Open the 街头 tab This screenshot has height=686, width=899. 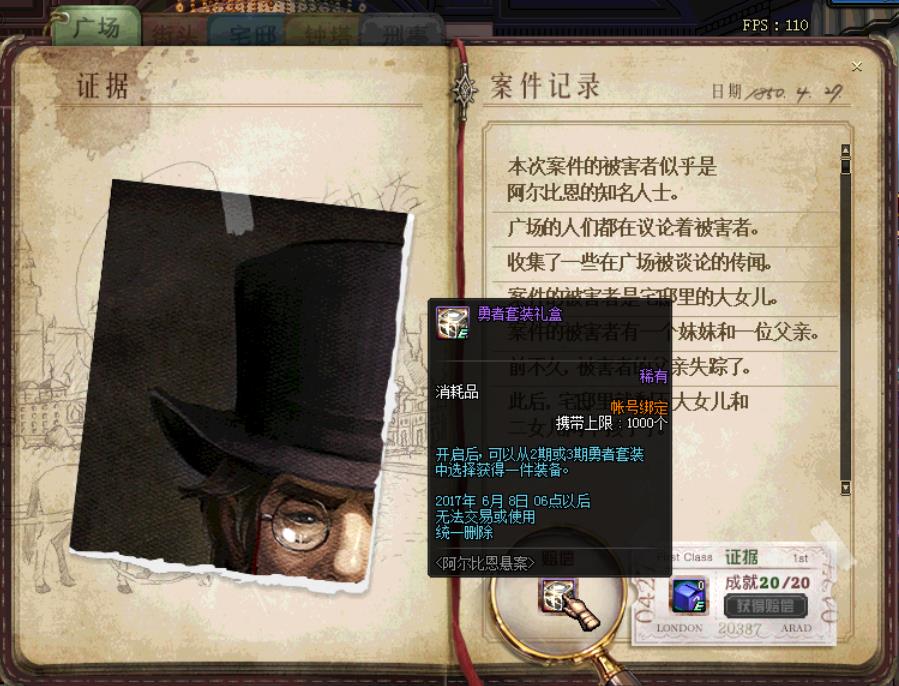tap(173, 32)
